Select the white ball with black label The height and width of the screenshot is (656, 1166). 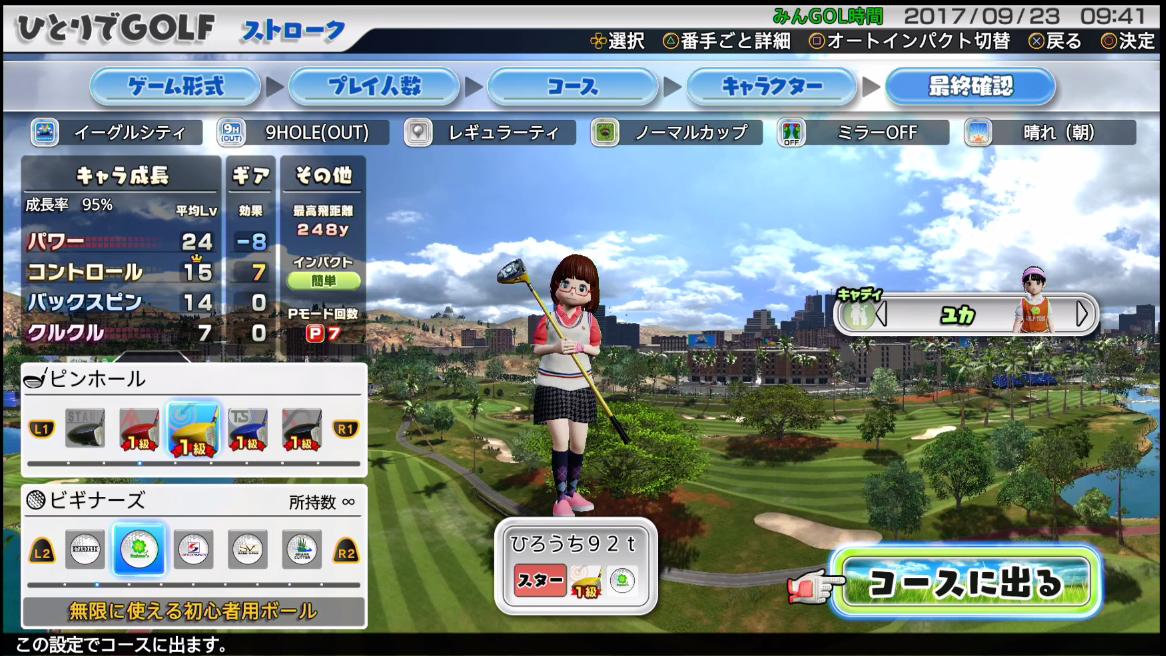point(85,549)
